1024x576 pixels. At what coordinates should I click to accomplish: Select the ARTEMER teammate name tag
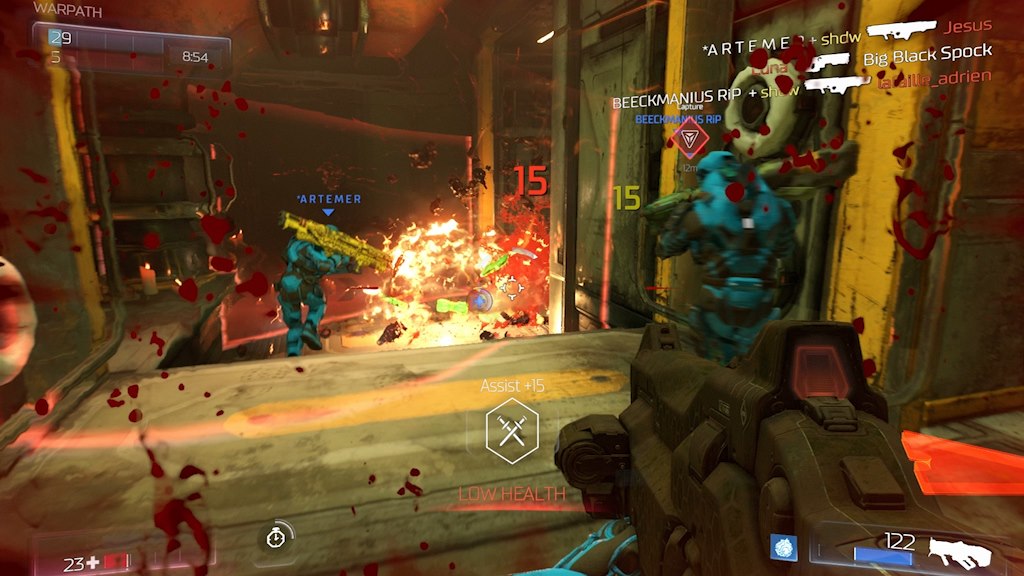click(x=329, y=199)
